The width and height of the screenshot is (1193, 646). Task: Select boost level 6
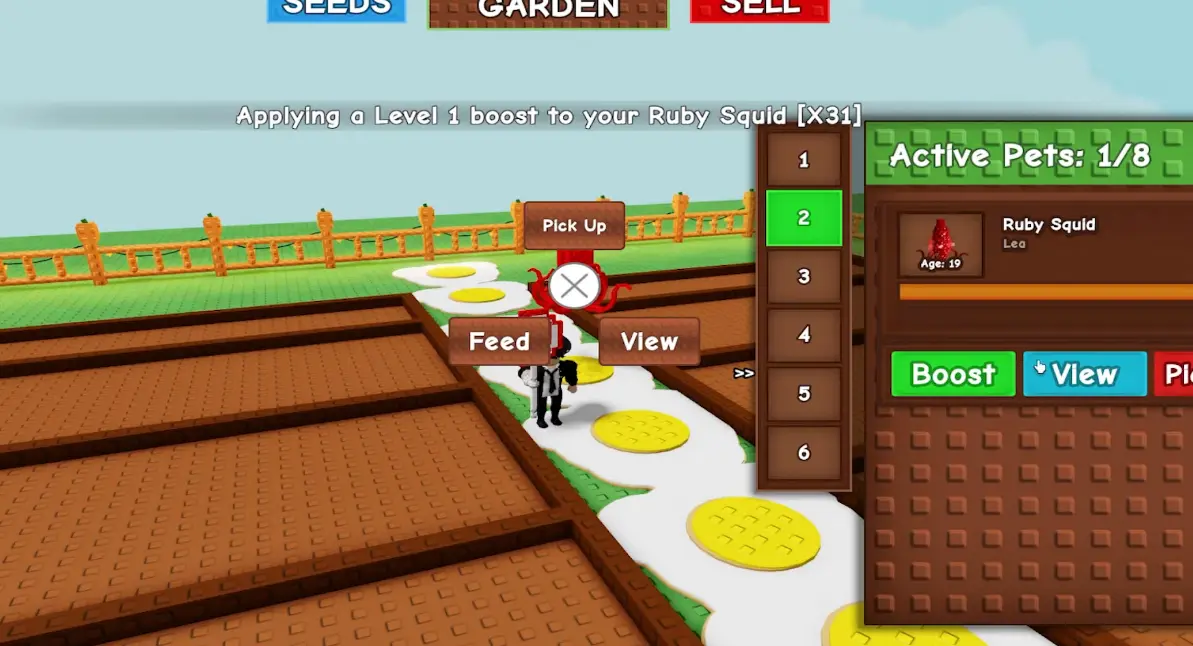[803, 453]
